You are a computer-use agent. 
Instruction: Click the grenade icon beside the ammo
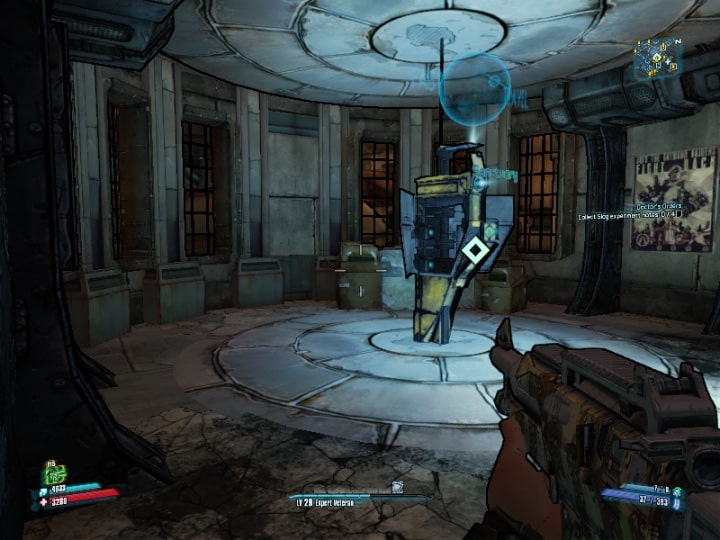point(677,490)
